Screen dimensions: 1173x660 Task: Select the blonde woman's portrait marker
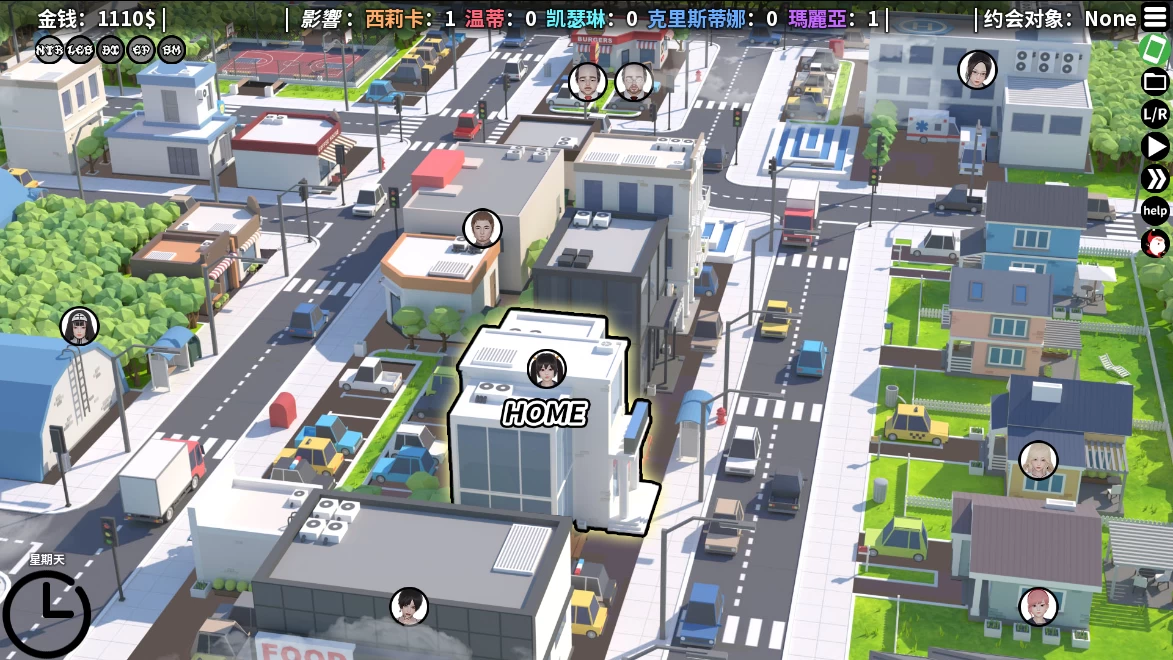point(1038,460)
